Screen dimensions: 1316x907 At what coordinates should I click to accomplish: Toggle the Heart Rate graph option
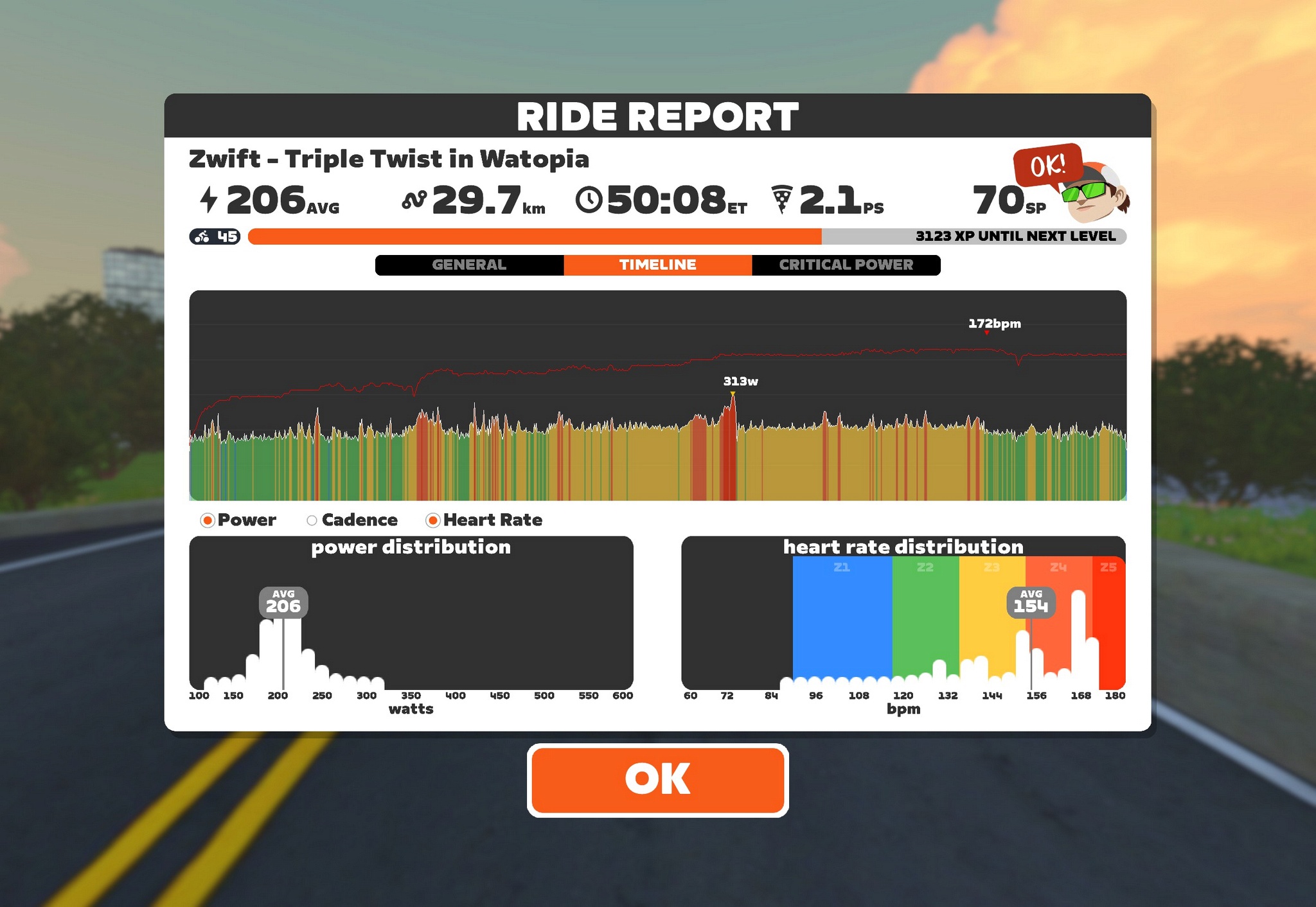click(433, 520)
